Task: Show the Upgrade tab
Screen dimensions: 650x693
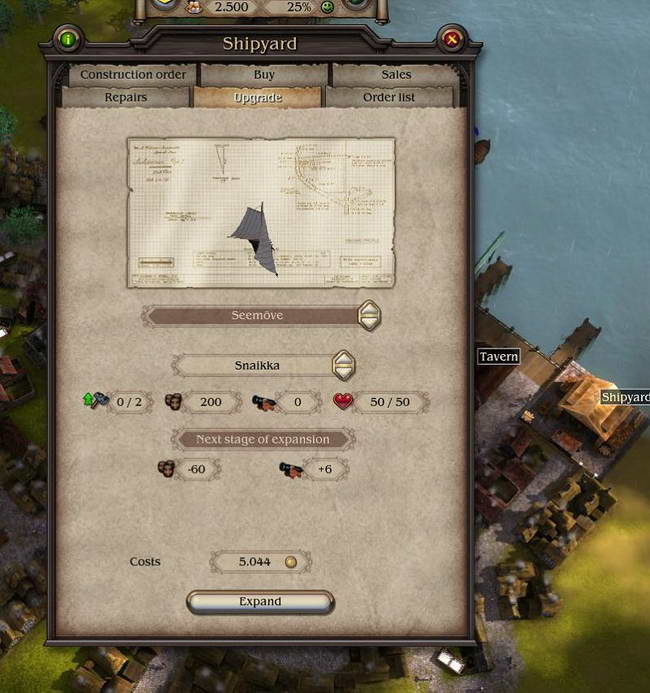Action: pyautogui.click(x=257, y=98)
